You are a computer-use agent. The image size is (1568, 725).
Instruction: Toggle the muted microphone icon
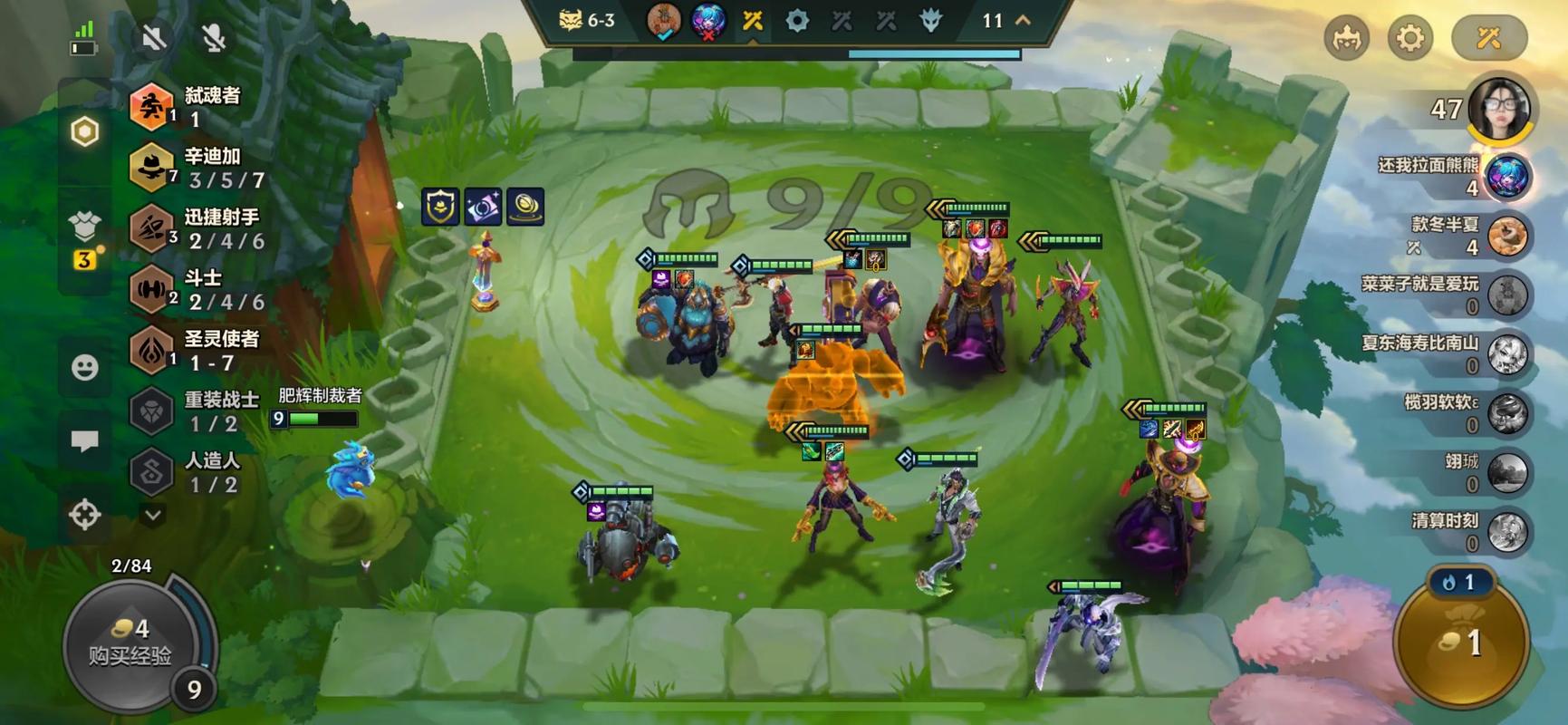click(x=214, y=37)
